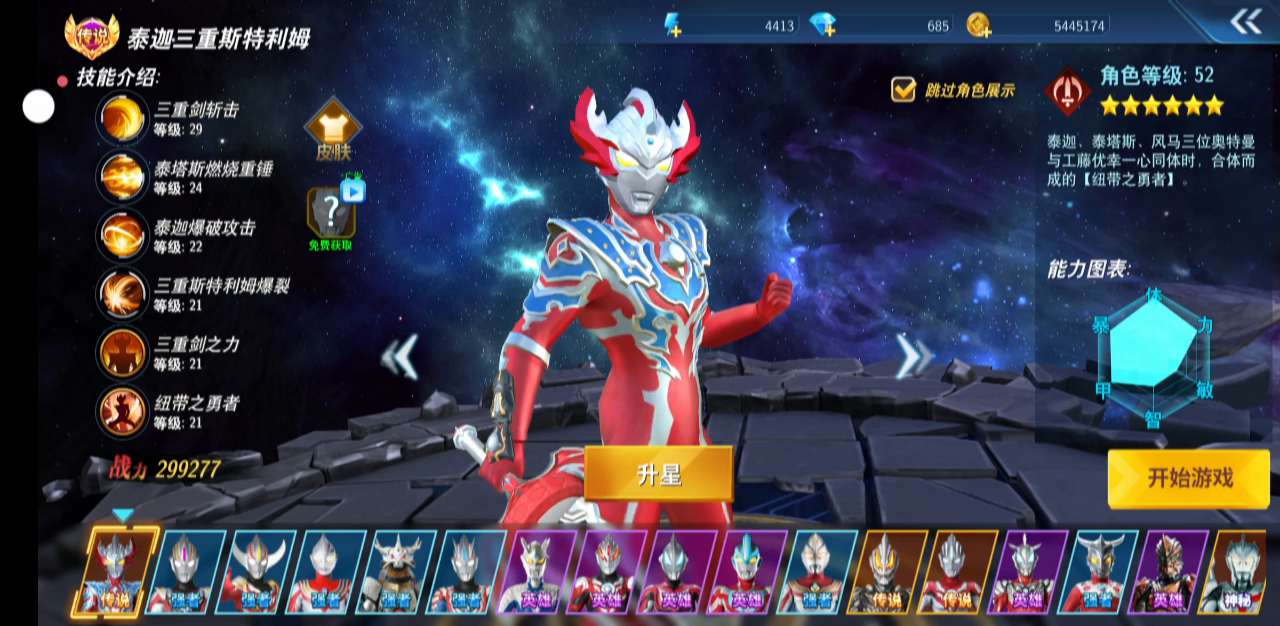Image resolution: width=1280 pixels, height=626 pixels.
Task: Add more energy with the lightning plus icon
Action: pos(674,26)
